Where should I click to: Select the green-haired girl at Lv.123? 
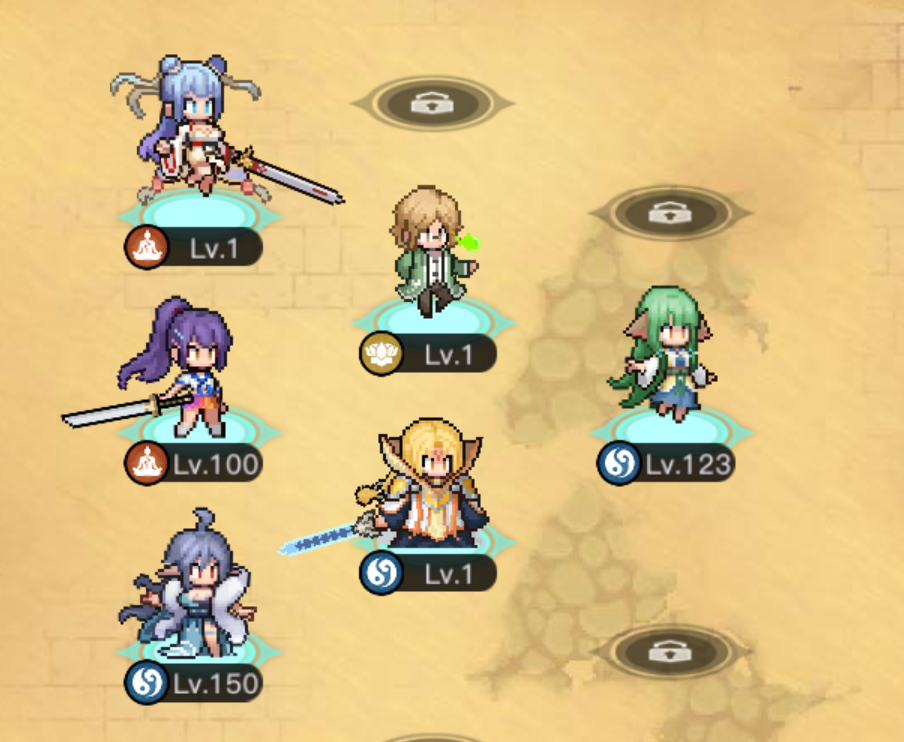tap(665, 355)
